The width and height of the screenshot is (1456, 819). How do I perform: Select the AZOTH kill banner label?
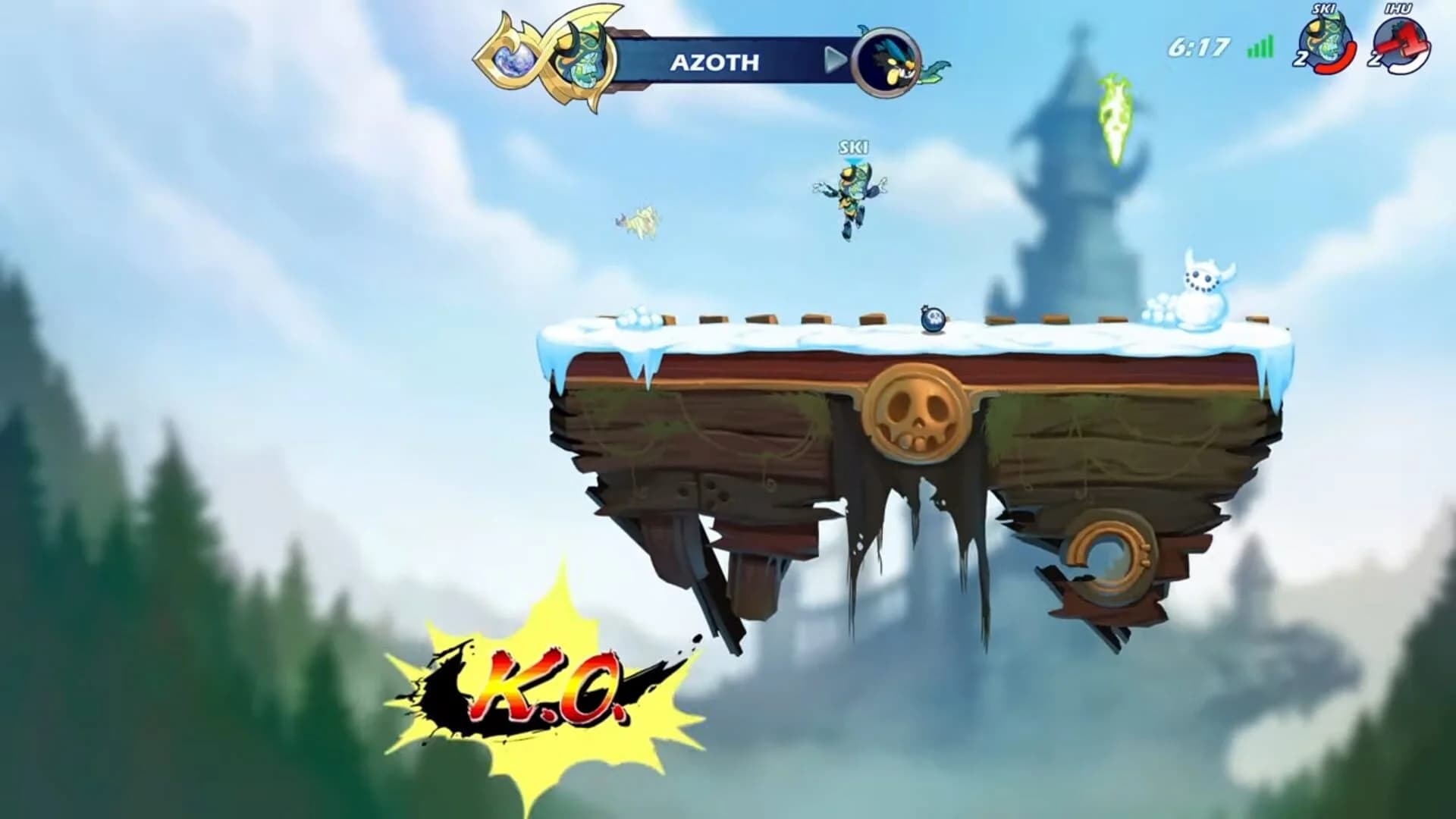[715, 62]
